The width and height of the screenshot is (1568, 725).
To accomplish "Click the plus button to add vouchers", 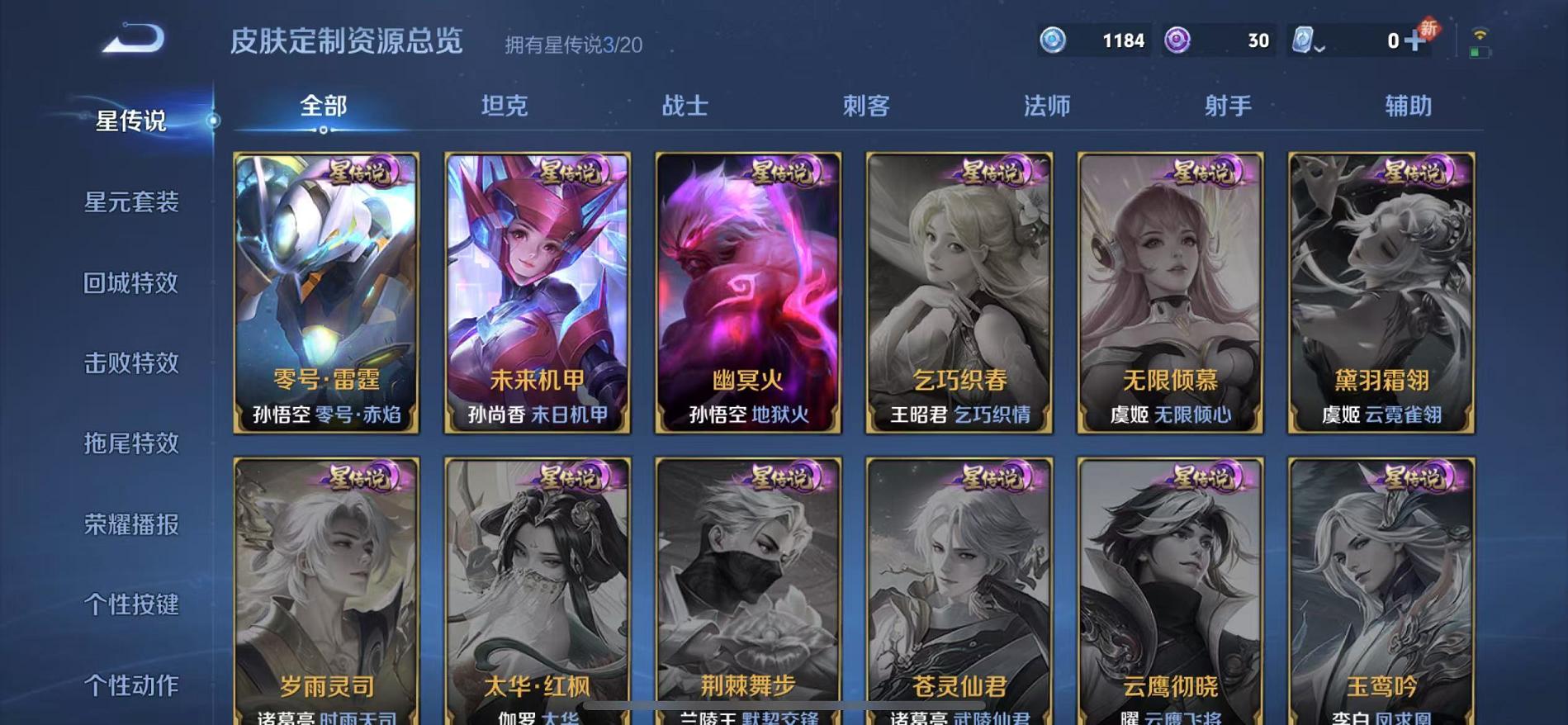I will click(x=1415, y=40).
